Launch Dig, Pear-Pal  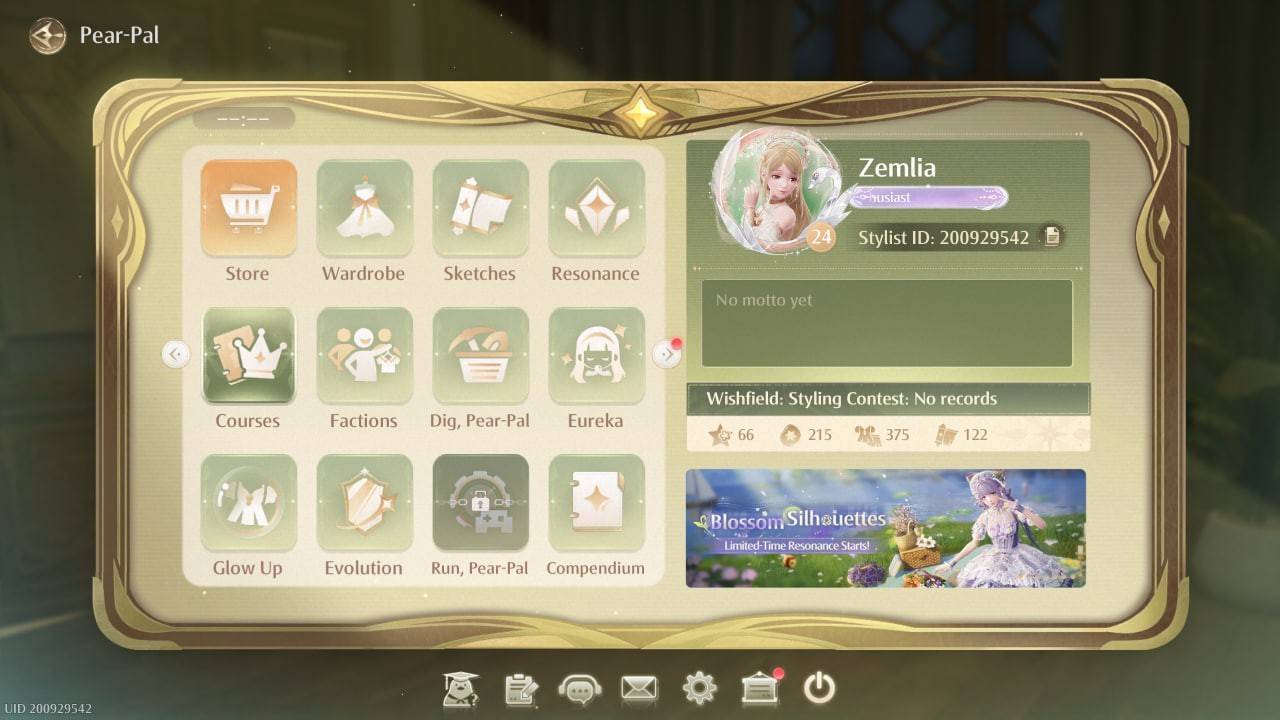click(480, 354)
